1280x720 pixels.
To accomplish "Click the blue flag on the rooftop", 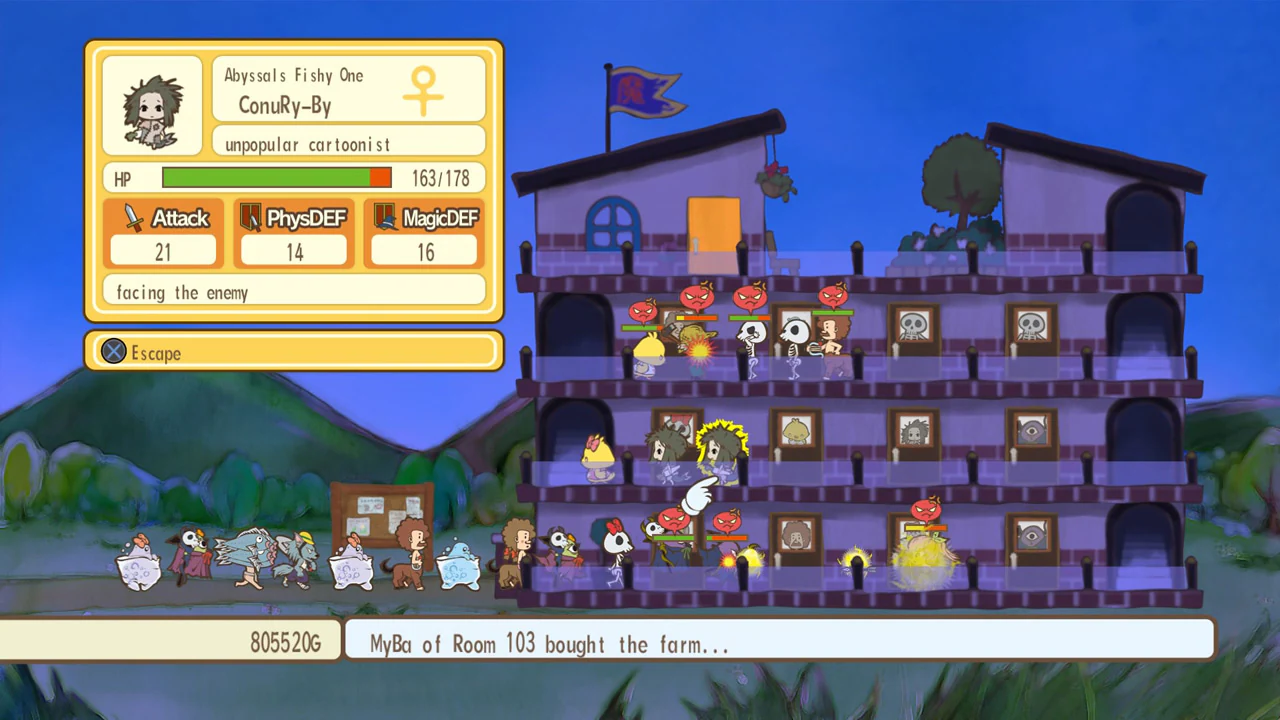I will pos(637,90).
